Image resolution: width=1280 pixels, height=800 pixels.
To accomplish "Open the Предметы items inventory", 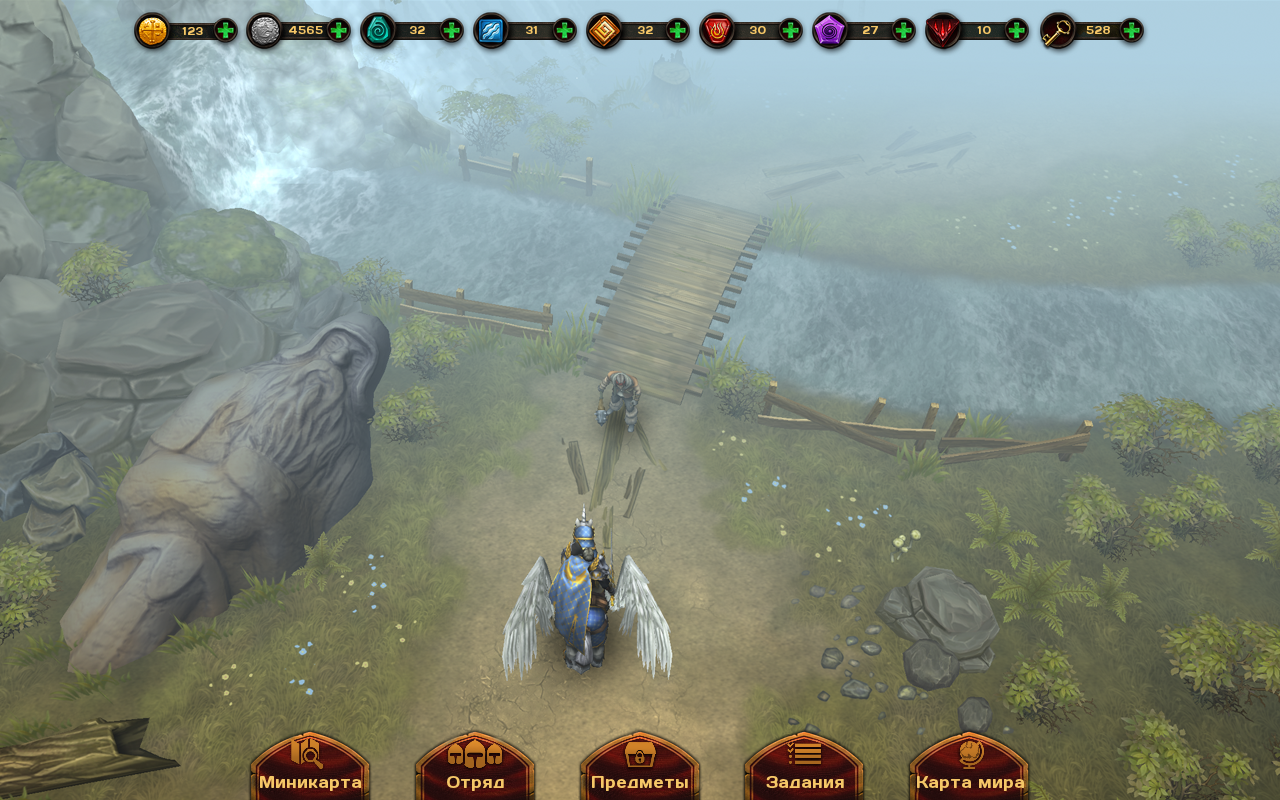I will click(640, 768).
